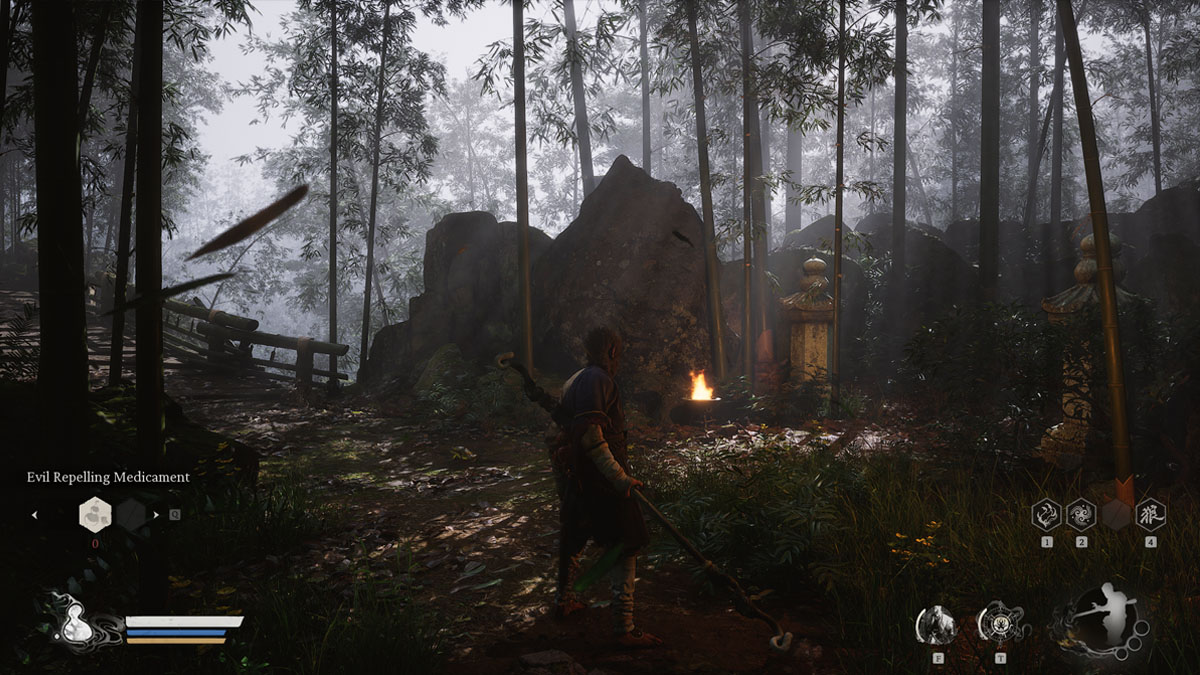1200x675 pixels.
Task: Click the staff stance silhouette indicator
Action: tap(1101, 617)
